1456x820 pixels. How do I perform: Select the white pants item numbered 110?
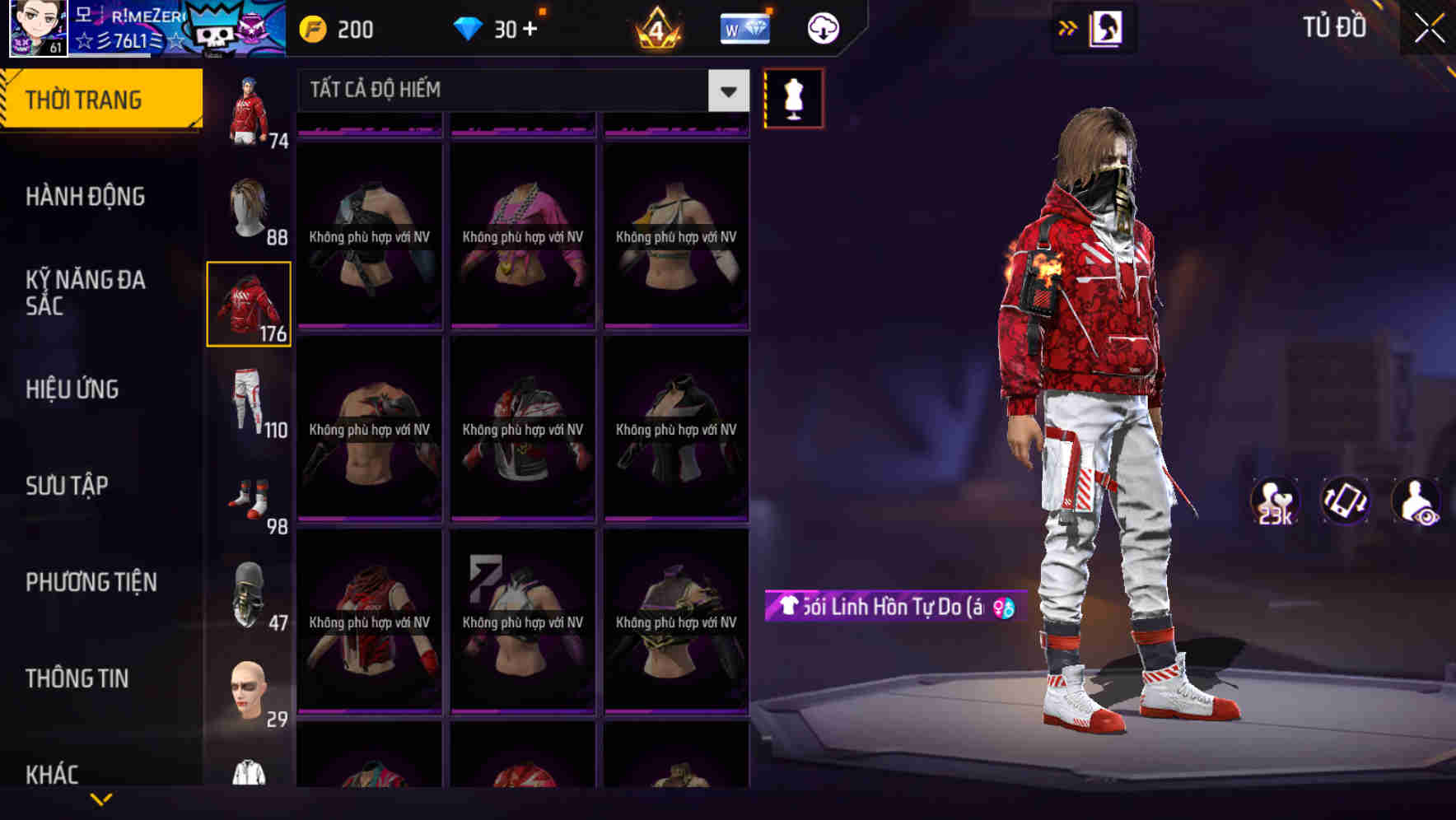click(x=249, y=400)
